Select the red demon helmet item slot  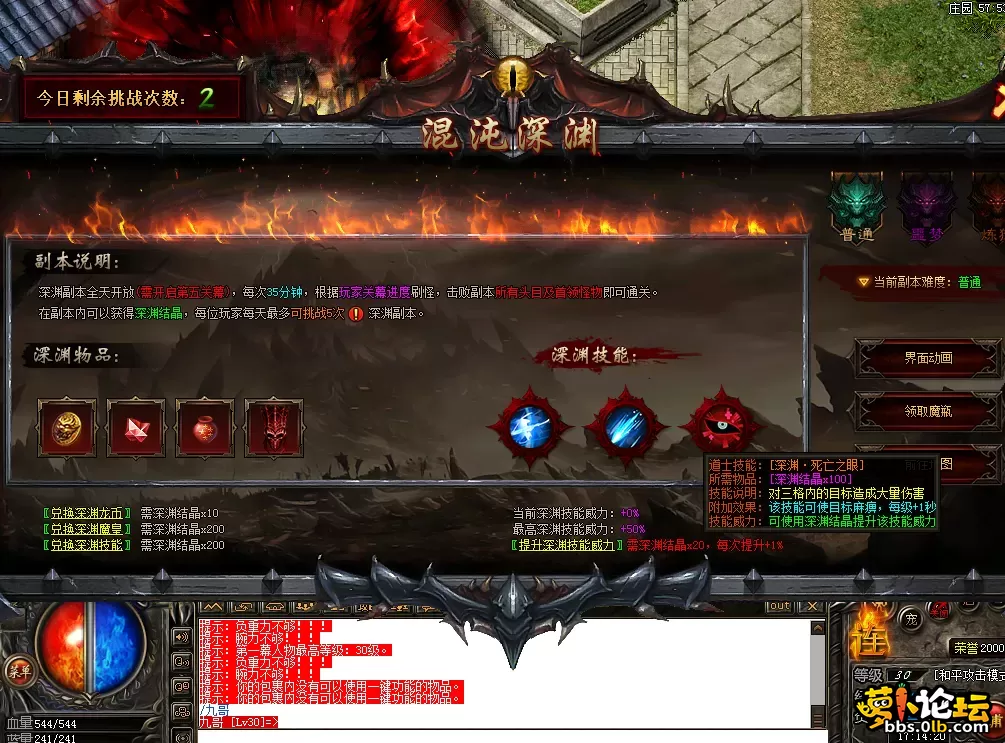273,428
